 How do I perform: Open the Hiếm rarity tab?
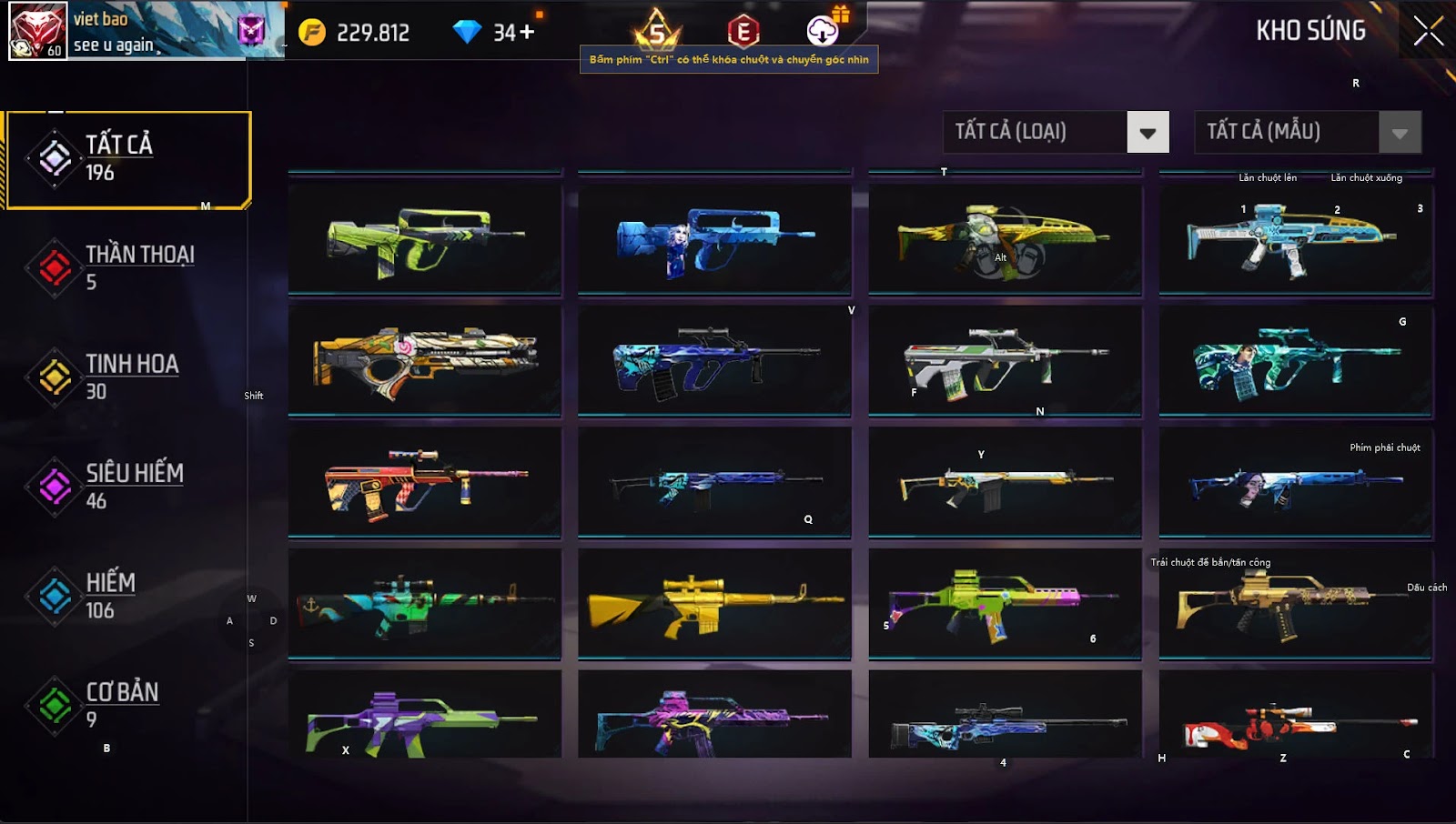127,596
